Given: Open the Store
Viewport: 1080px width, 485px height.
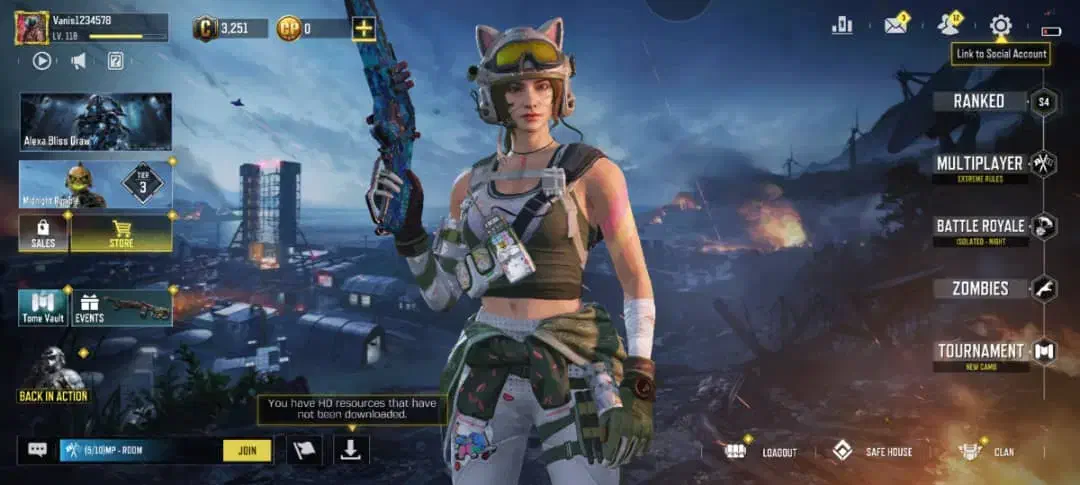Looking at the screenshot, I should 121,233.
